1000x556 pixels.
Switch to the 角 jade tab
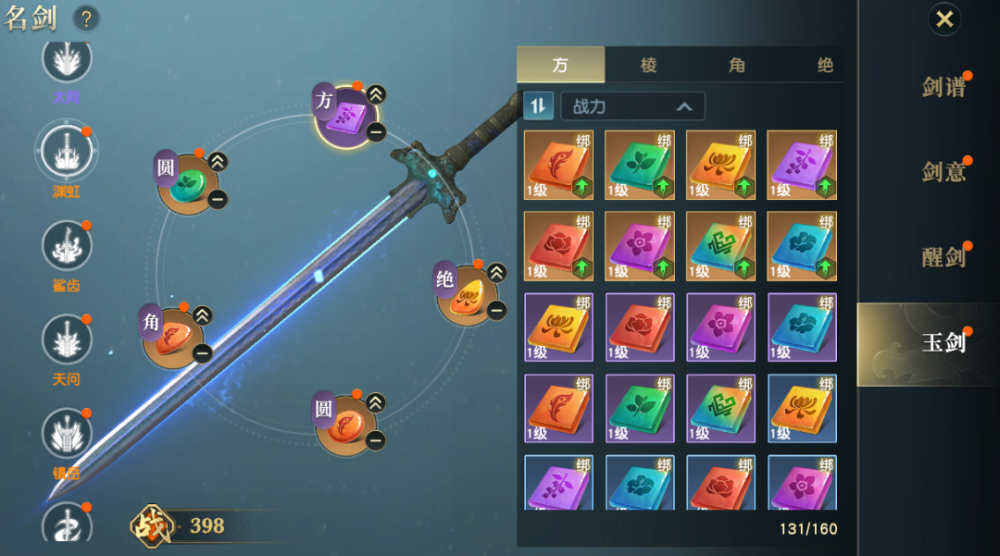(737, 65)
